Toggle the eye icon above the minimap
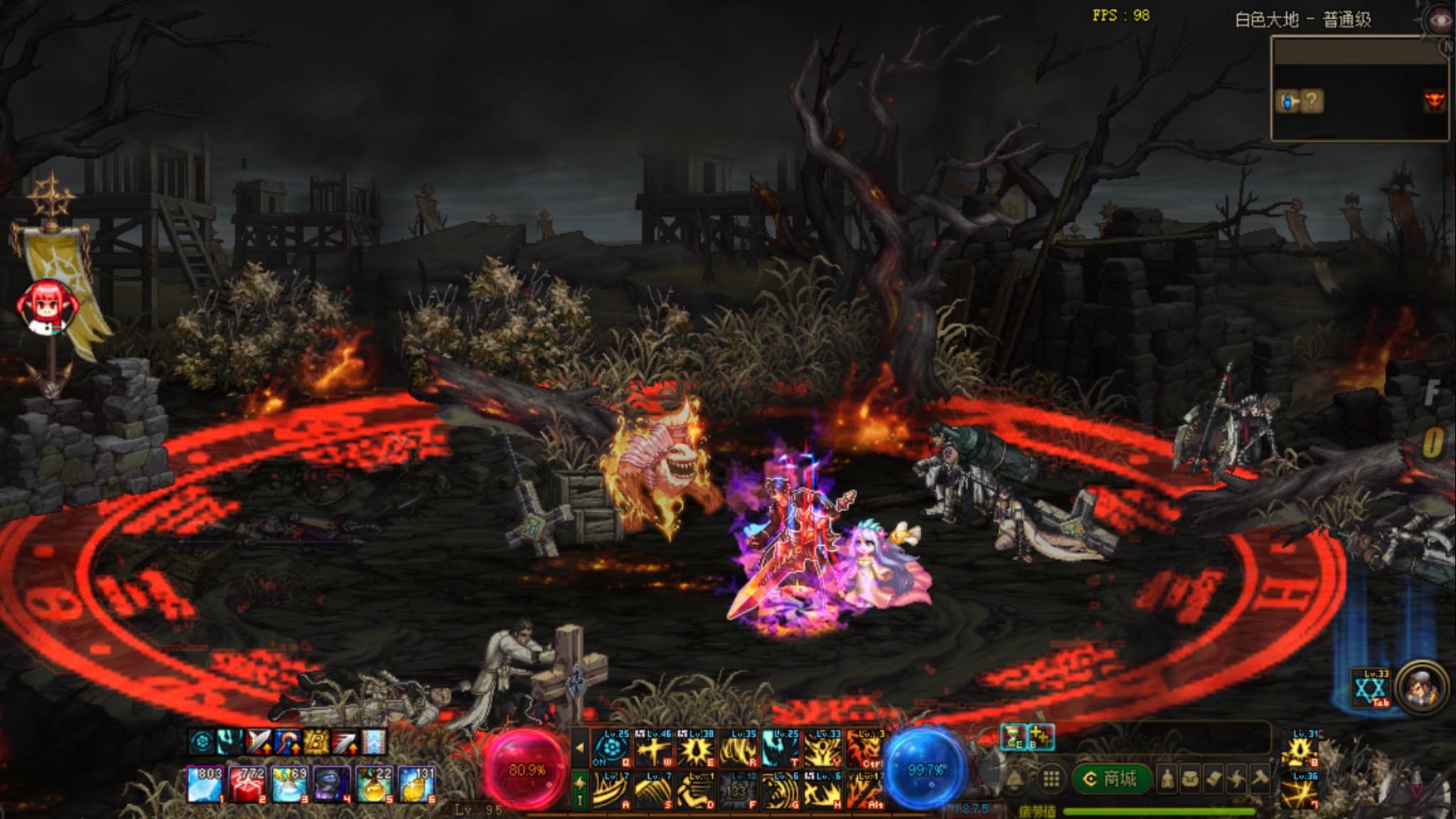Viewport: 1456px width, 819px height. click(1440, 20)
